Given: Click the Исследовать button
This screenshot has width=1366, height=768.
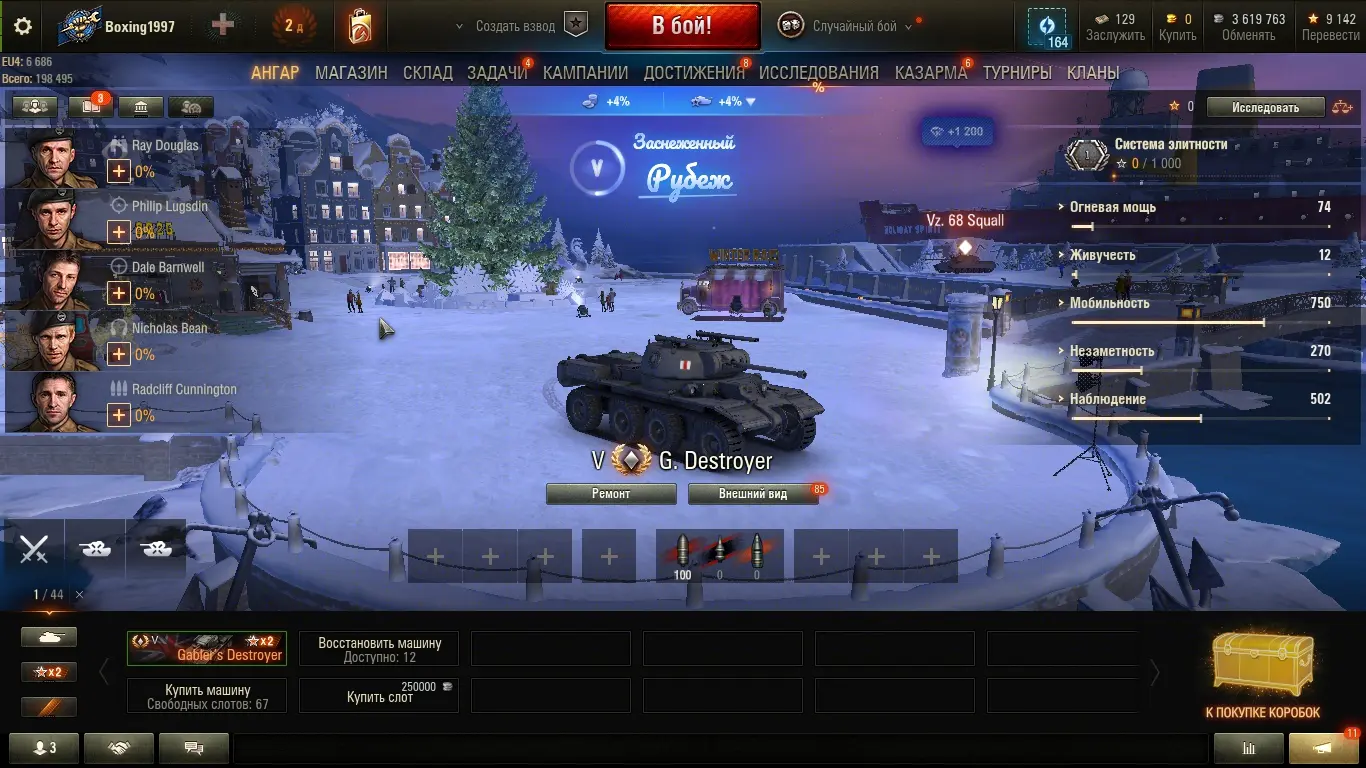Looking at the screenshot, I should click(x=1265, y=107).
